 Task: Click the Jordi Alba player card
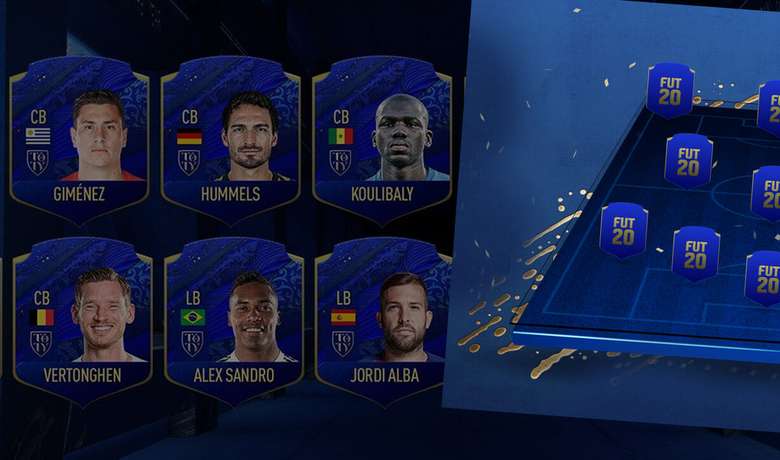tap(384, 320)
